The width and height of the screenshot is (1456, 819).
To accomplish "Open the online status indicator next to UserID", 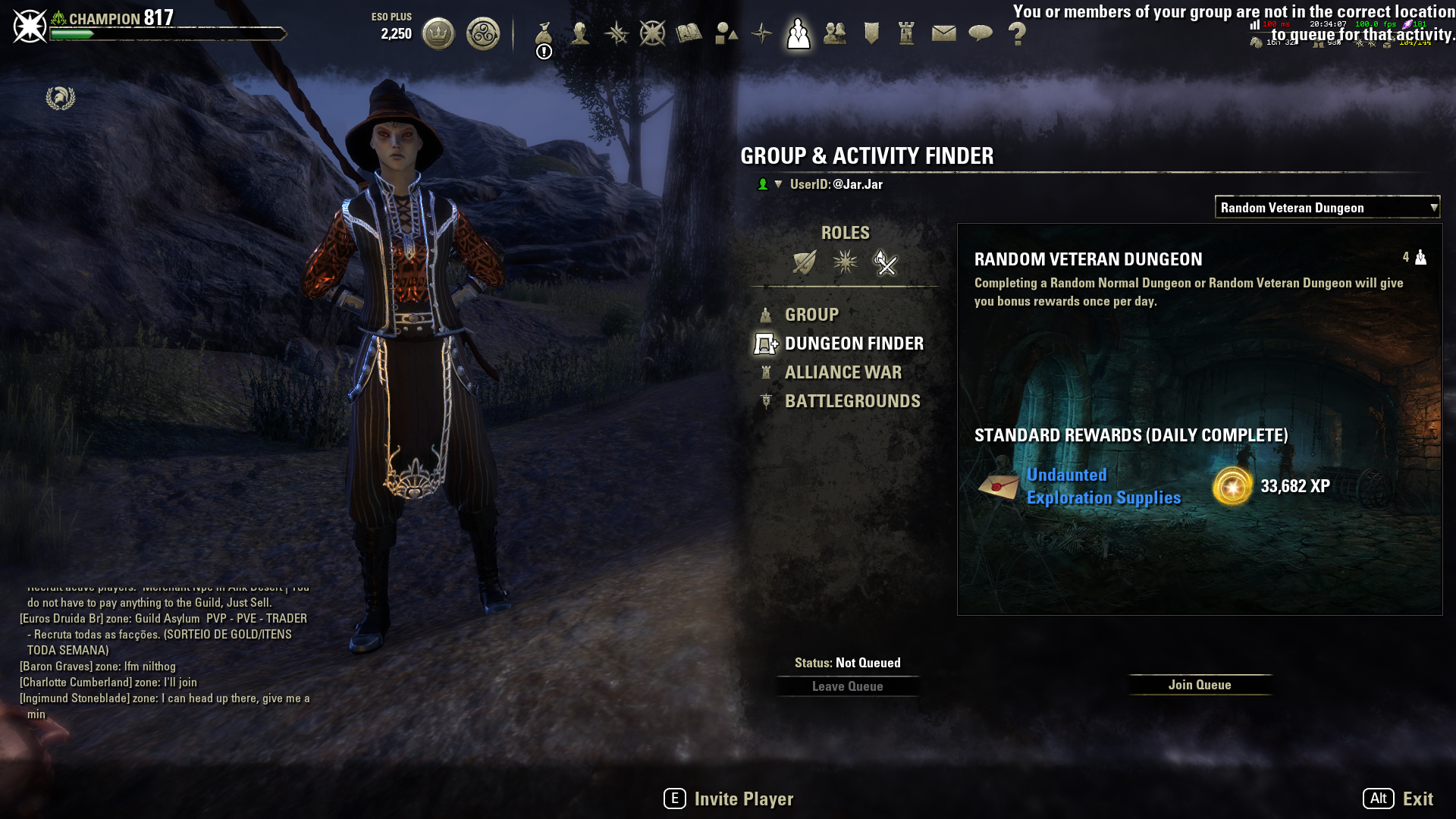I will [764, 184].
